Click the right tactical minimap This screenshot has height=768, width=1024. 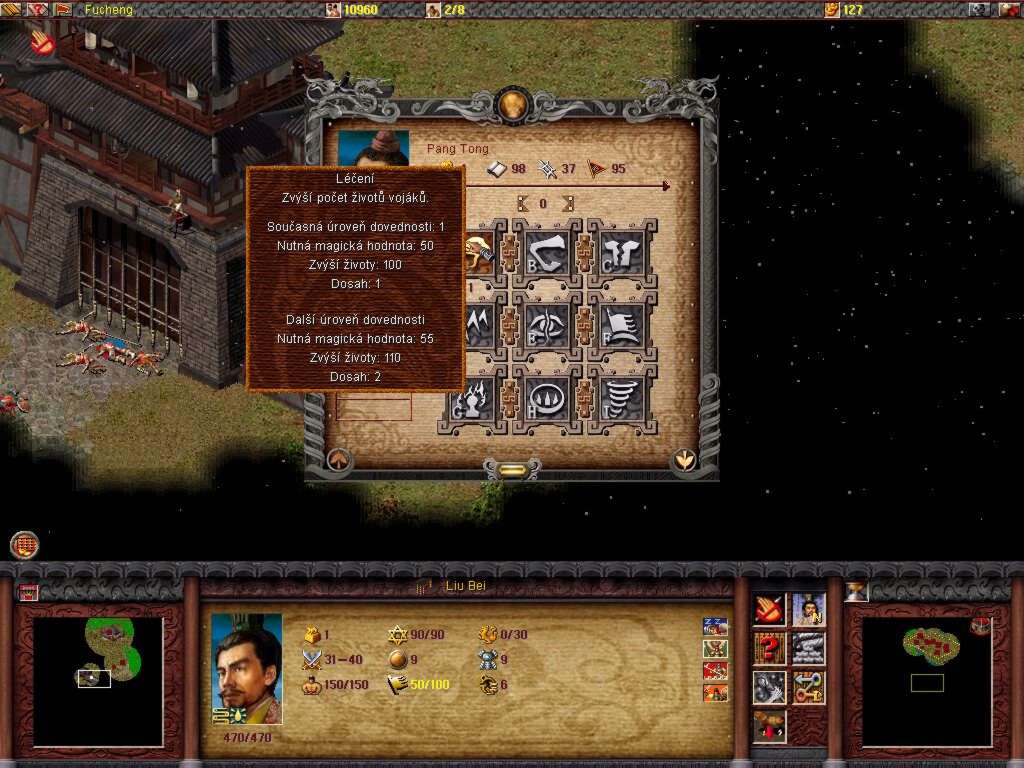925,681
